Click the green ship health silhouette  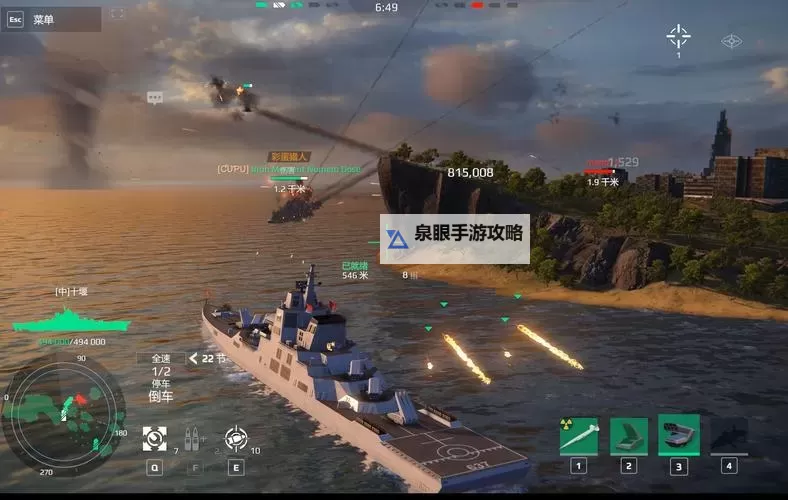click(x=71, y=320)
